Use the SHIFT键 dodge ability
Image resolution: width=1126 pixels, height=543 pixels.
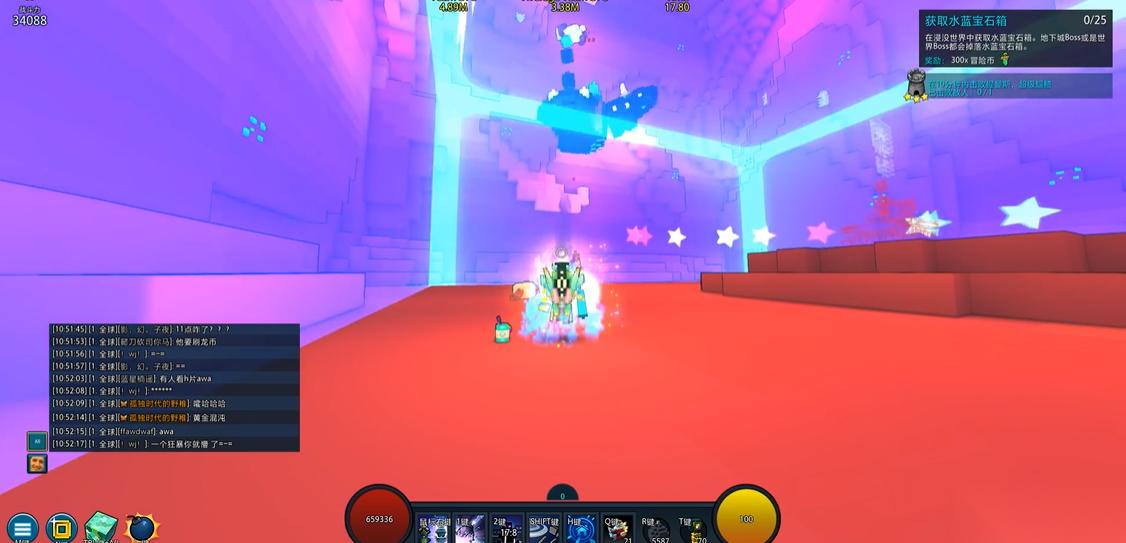(544, 529)
